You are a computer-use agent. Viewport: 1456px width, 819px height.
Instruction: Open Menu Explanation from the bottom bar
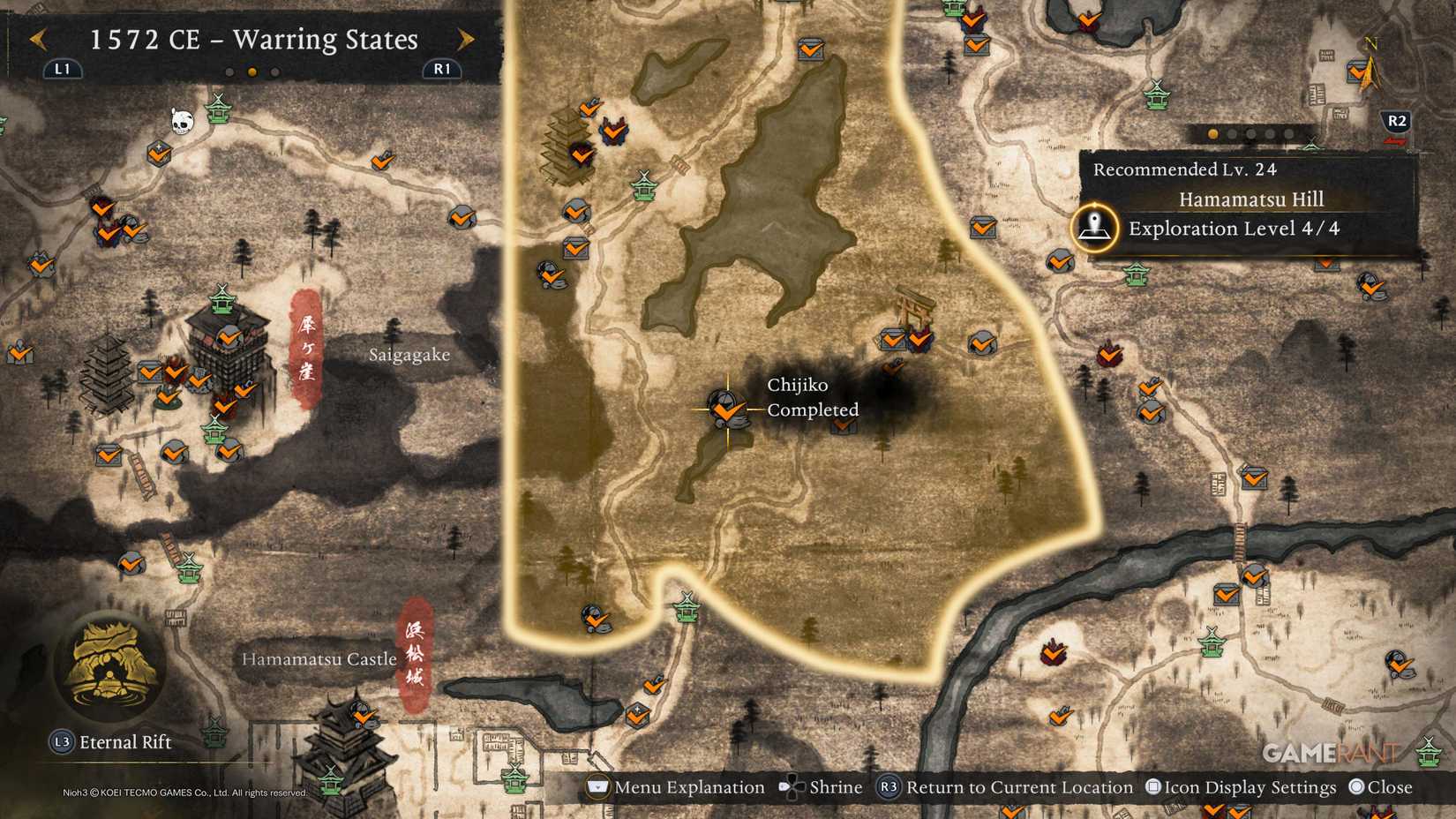(676, 786)
